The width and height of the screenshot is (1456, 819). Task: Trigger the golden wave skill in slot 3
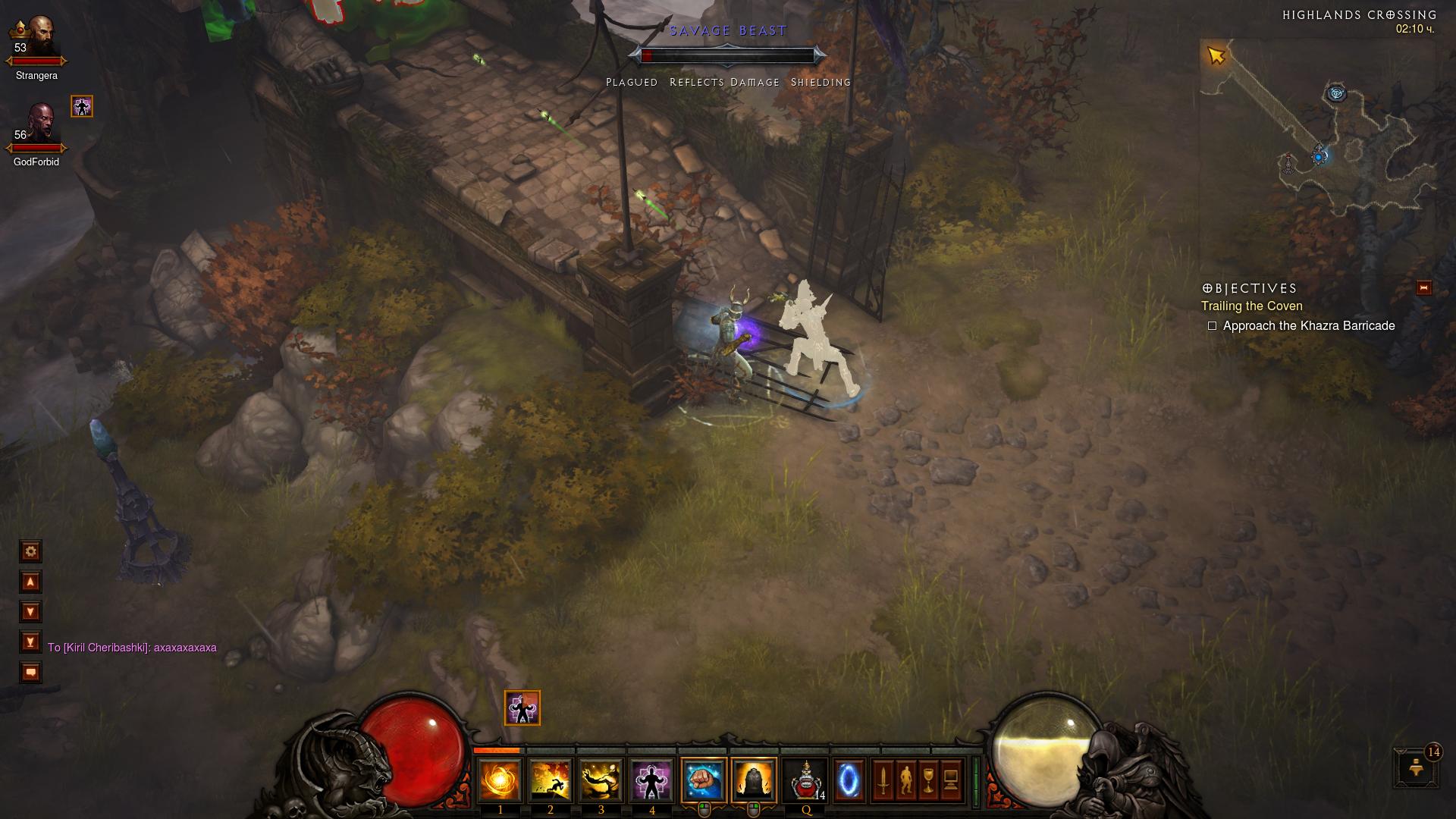pyautogui.click(x=601, y=780)
